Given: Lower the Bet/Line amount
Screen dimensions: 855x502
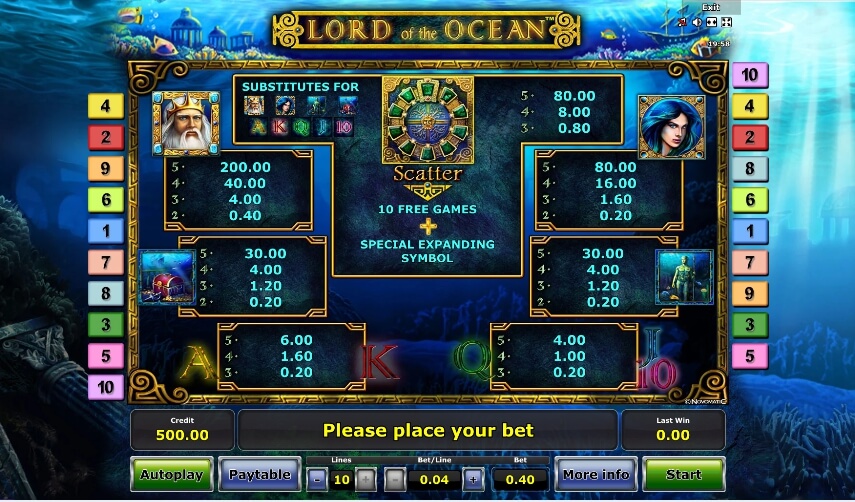Looking at the screenshot, I should point(395,479).
